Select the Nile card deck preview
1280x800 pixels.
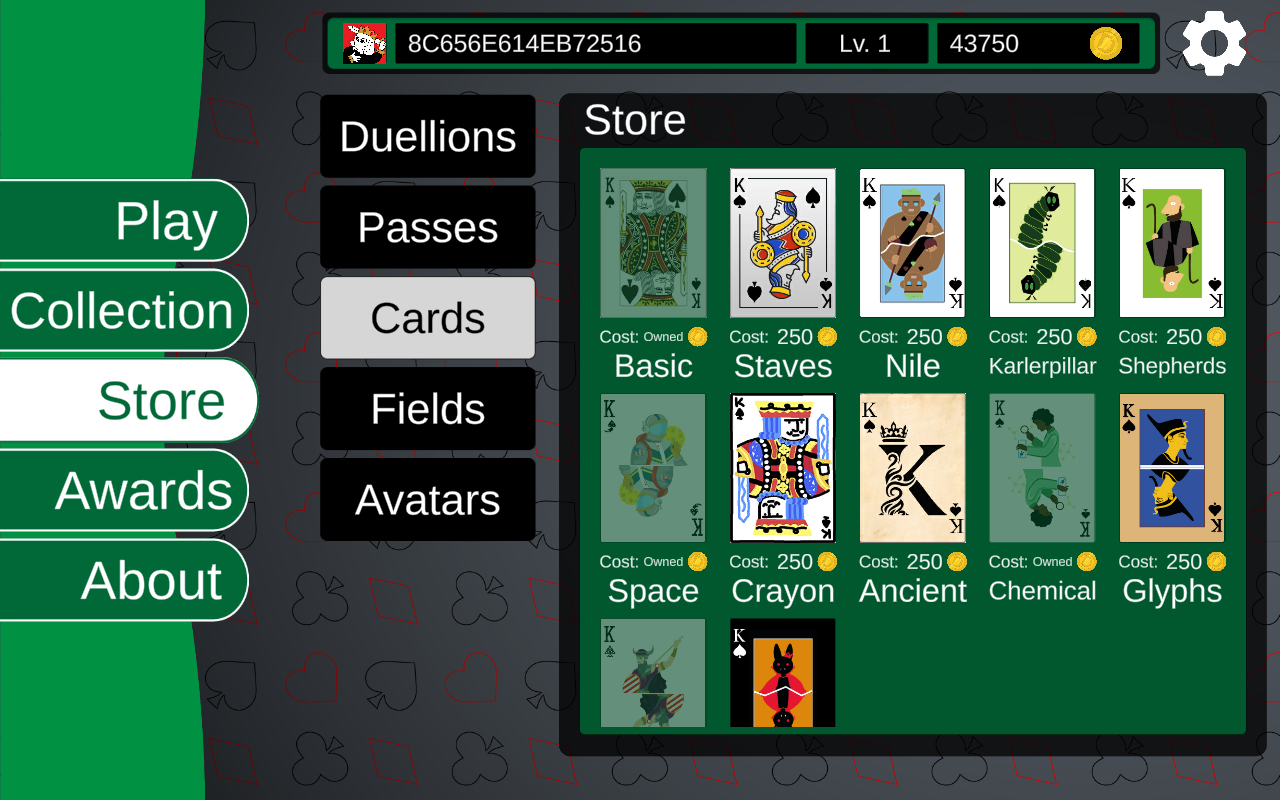(x=912, y=241)
